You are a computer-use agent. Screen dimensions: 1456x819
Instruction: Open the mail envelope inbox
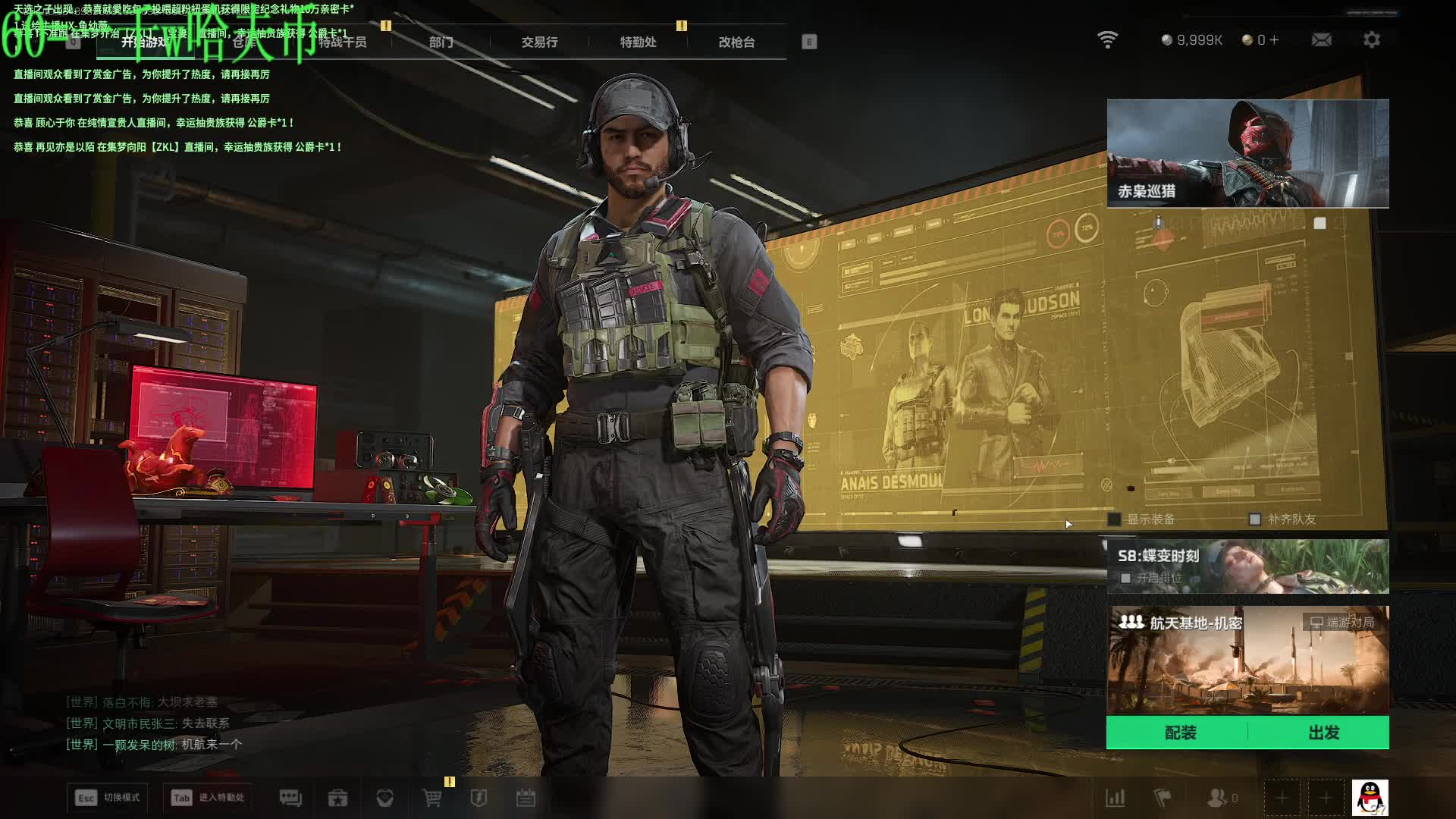pos(1321,40)
